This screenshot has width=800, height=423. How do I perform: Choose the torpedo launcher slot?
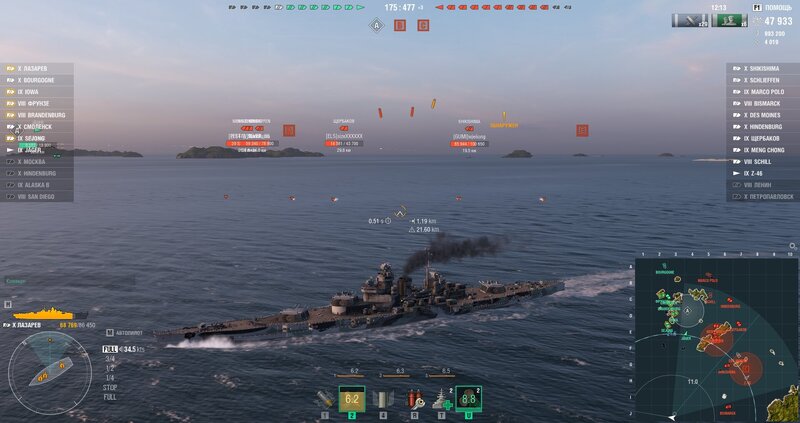[383, 400]
